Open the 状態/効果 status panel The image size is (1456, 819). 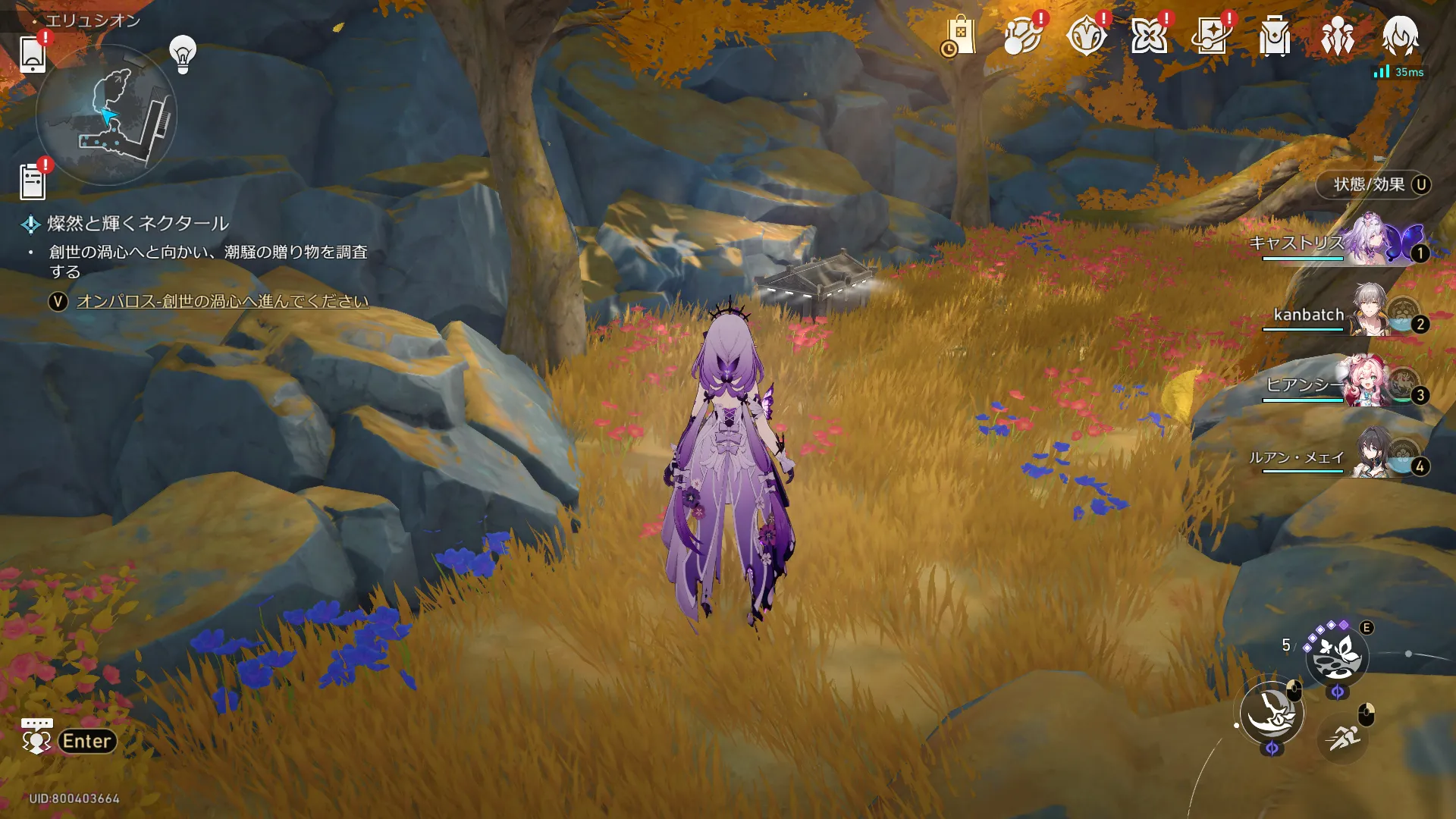(1373, 184)
